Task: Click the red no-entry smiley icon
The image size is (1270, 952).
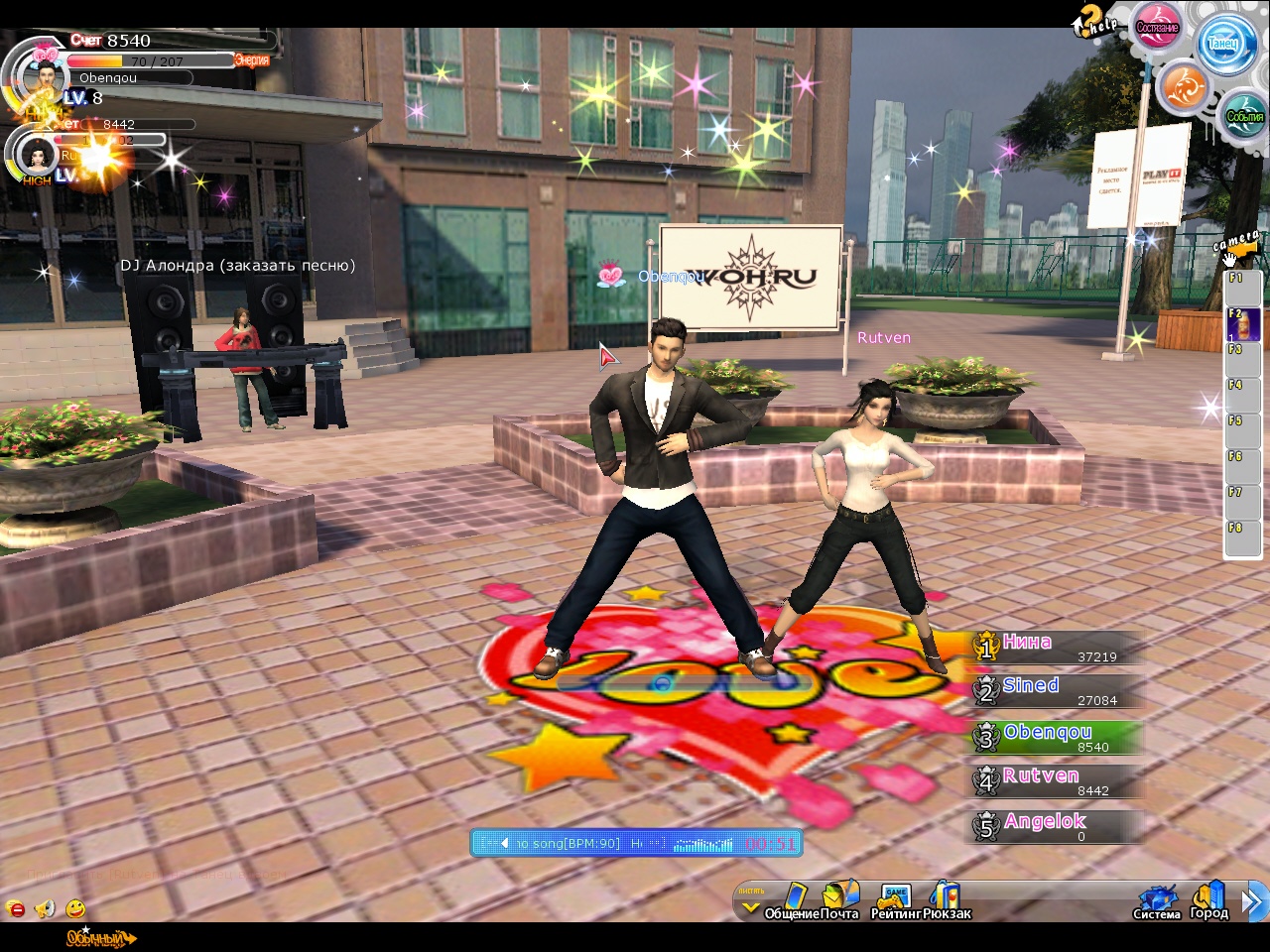Action: click(x=15, y=908)
